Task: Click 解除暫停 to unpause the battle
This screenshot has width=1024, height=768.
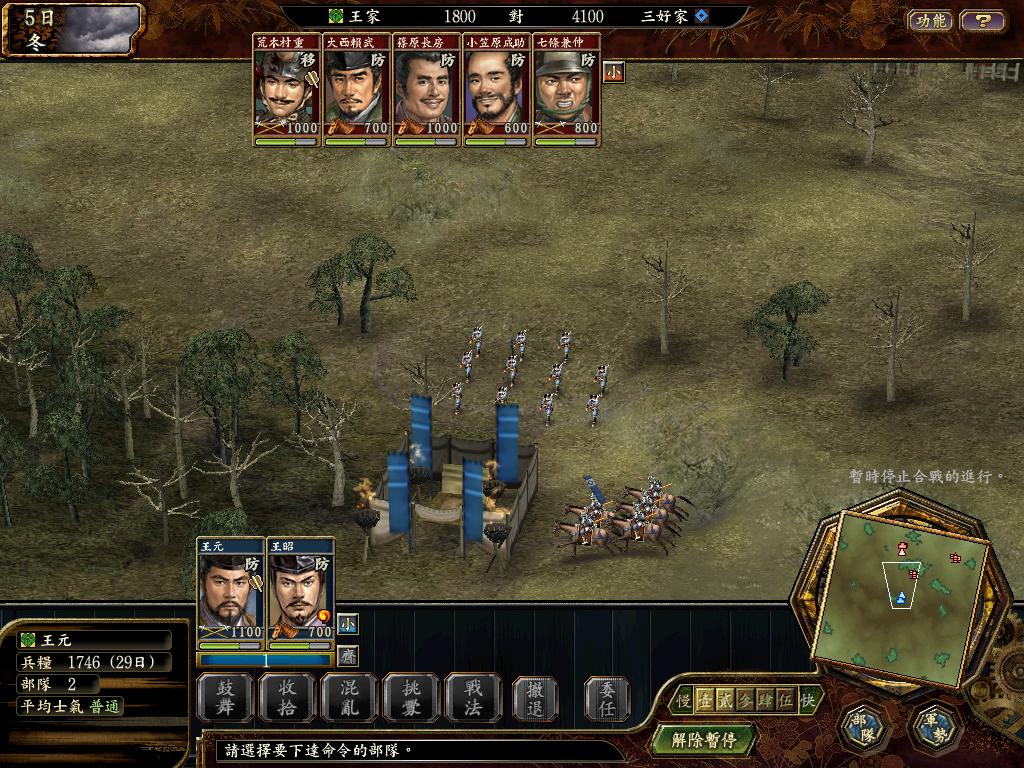Action: click(x=703, y=741)
